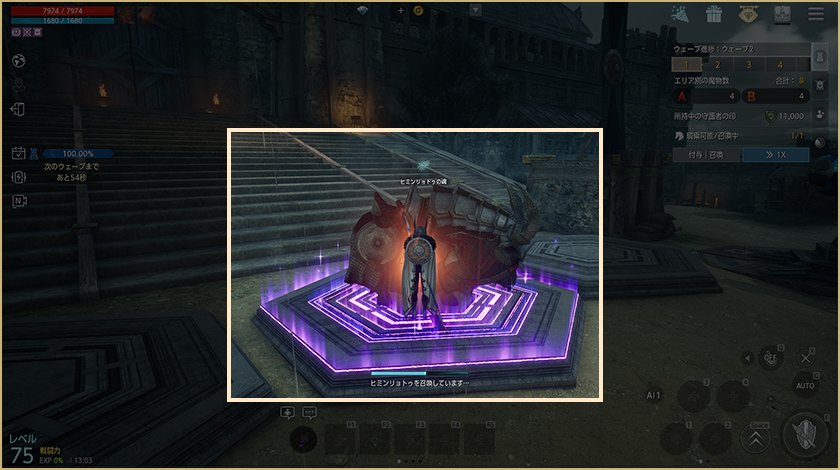The width and height of the screenshot is (840, 470).
Task: Select area A monster count
Action: (707, 96)
